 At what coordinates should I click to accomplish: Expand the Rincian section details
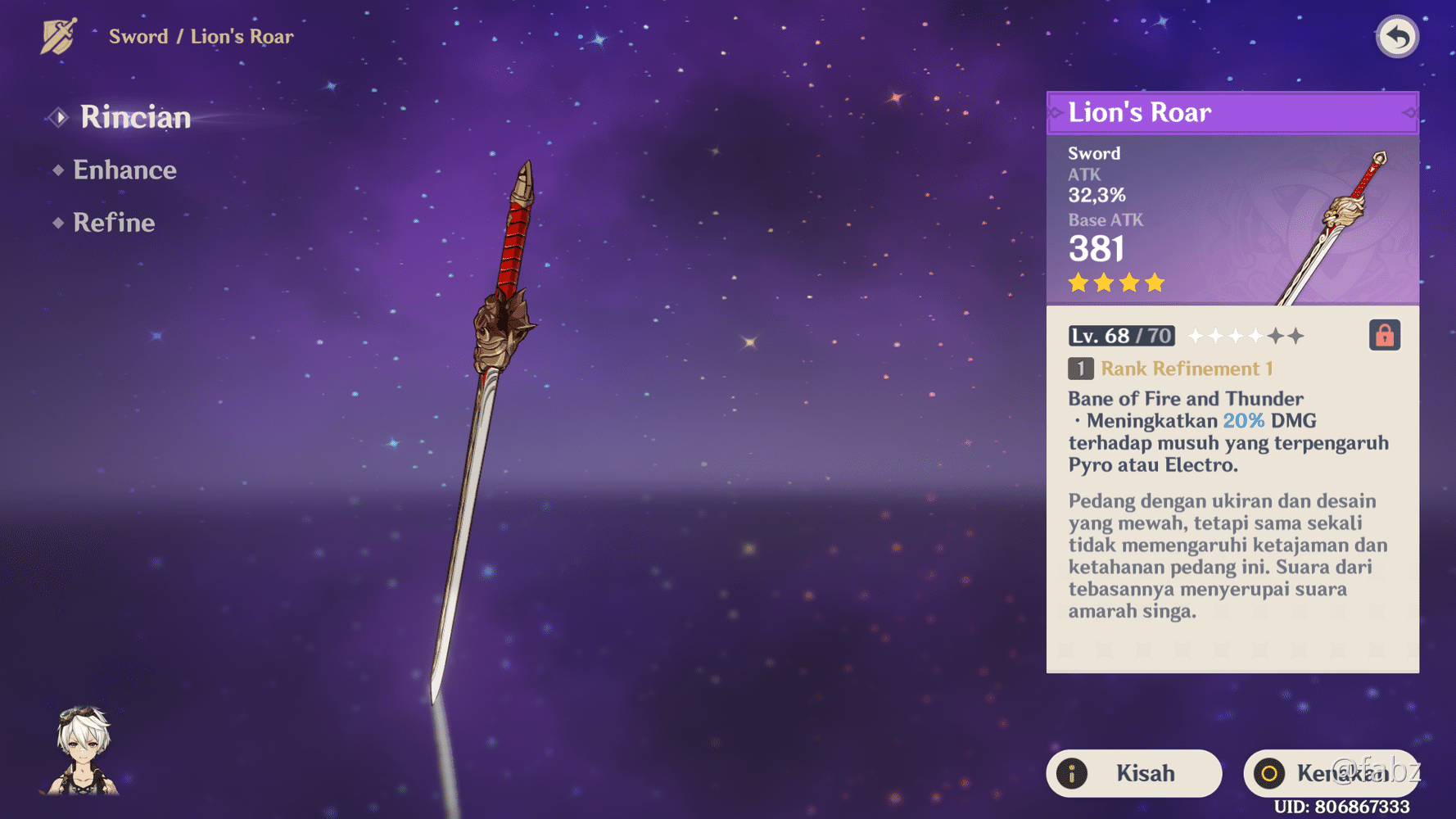tap(134, 117)
